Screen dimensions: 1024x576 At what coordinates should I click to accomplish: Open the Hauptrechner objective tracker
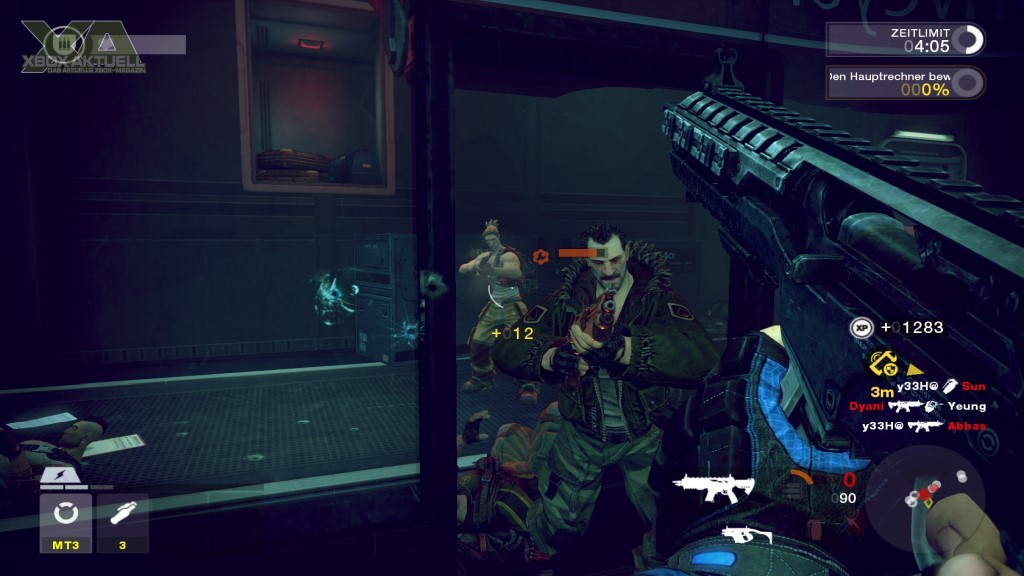click(905, 83)
